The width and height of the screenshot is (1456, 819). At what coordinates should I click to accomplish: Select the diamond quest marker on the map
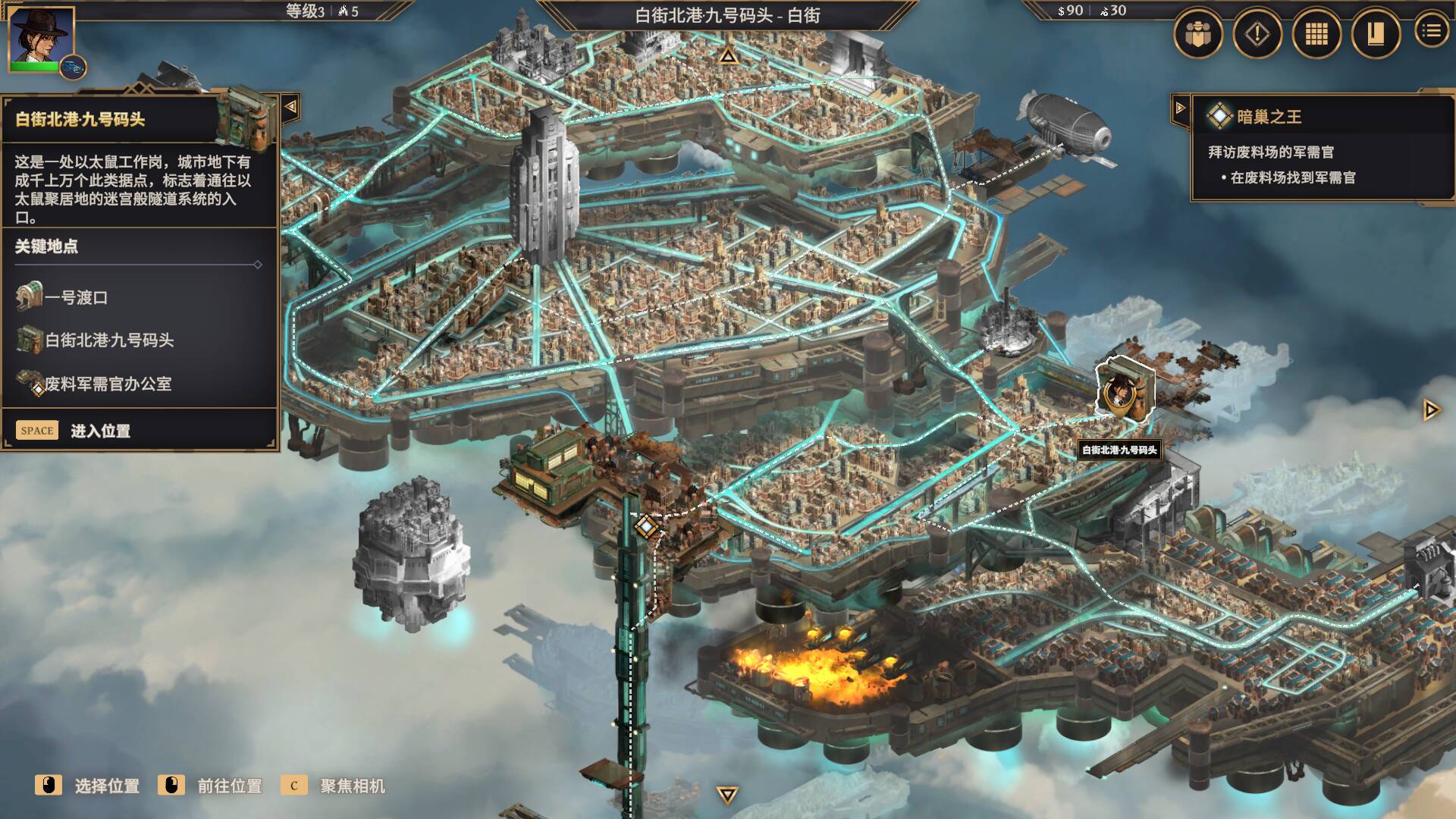645,526
